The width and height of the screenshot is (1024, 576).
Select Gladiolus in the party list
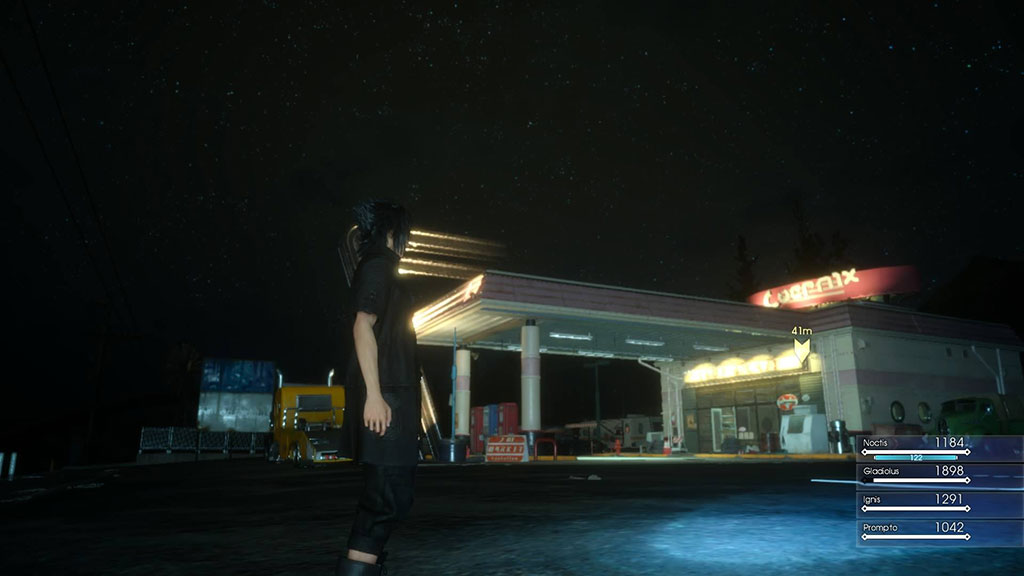914,474
